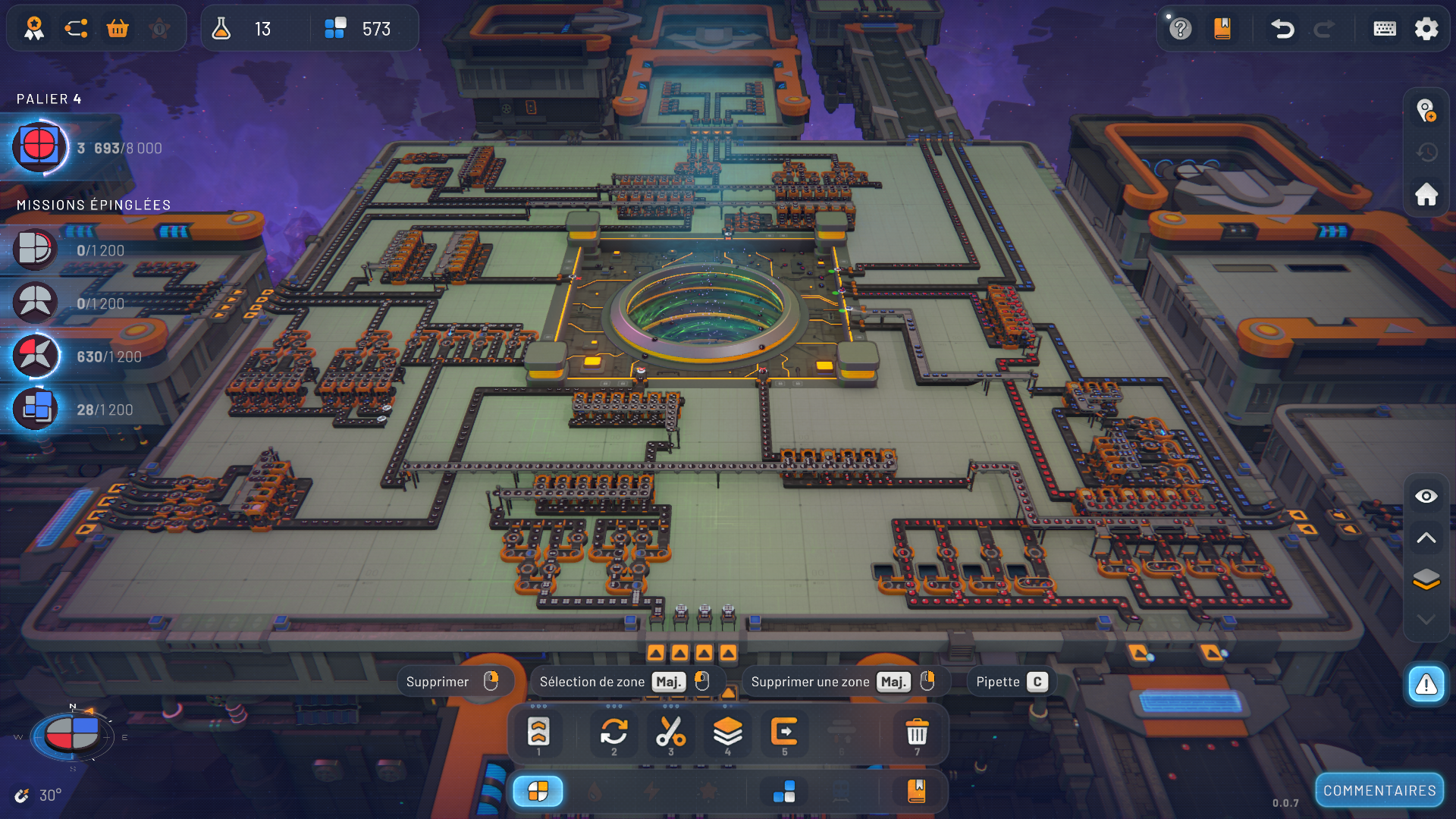Select the scissors cutter tool
Screen dimensions: 1456x819
(670, 733)
